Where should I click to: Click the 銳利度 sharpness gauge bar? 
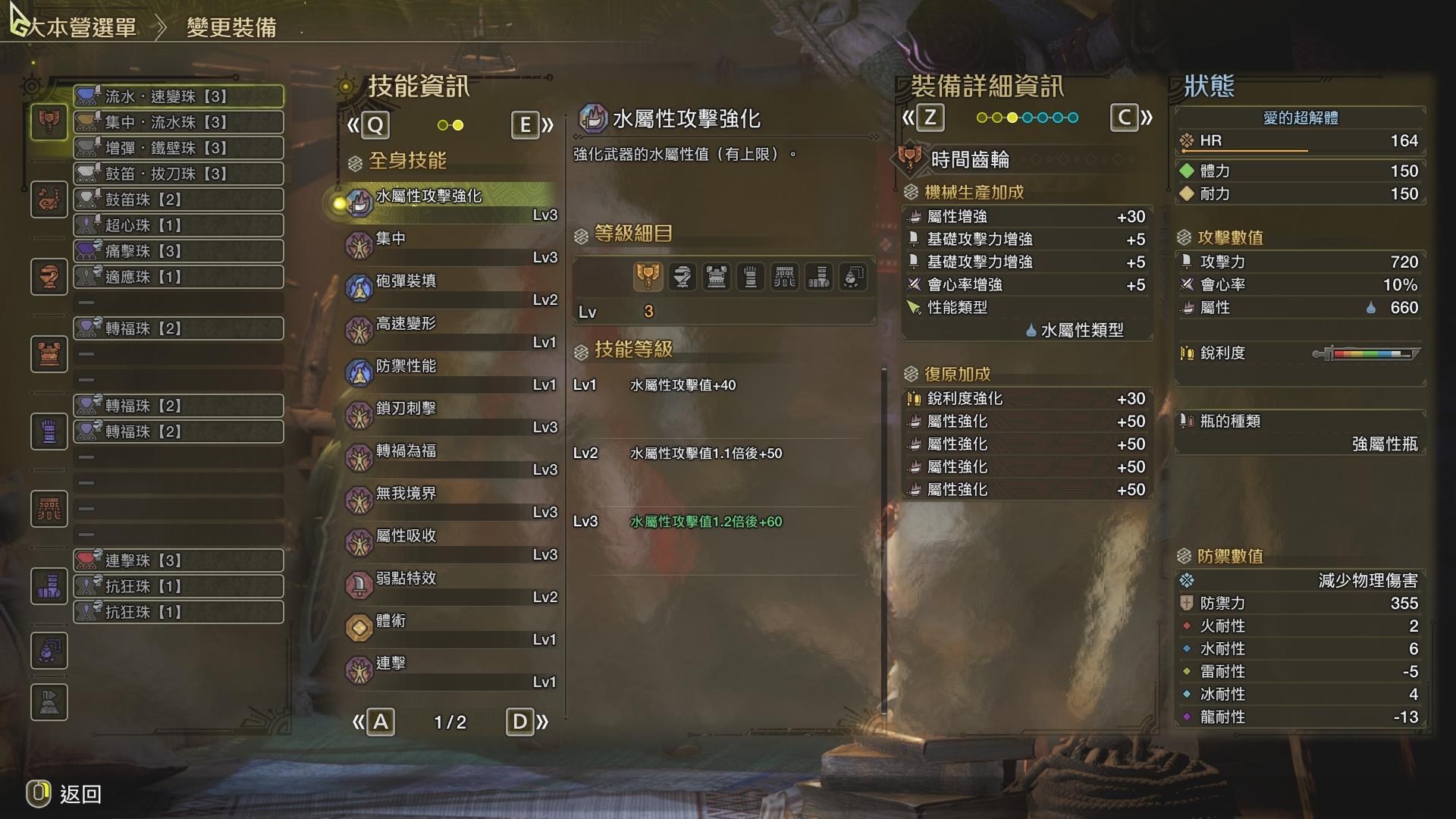pos(1365,353)
